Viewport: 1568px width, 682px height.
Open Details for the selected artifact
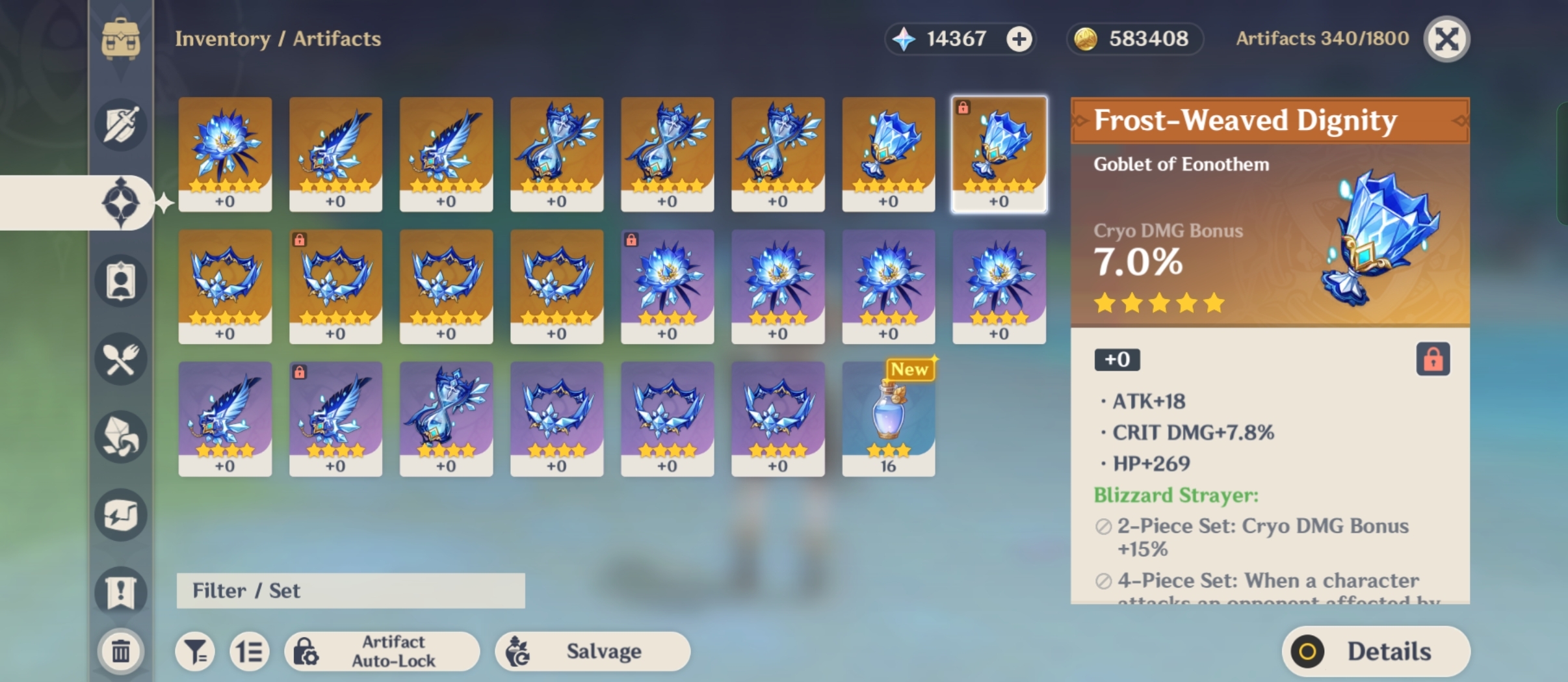tap(1374, 651)
